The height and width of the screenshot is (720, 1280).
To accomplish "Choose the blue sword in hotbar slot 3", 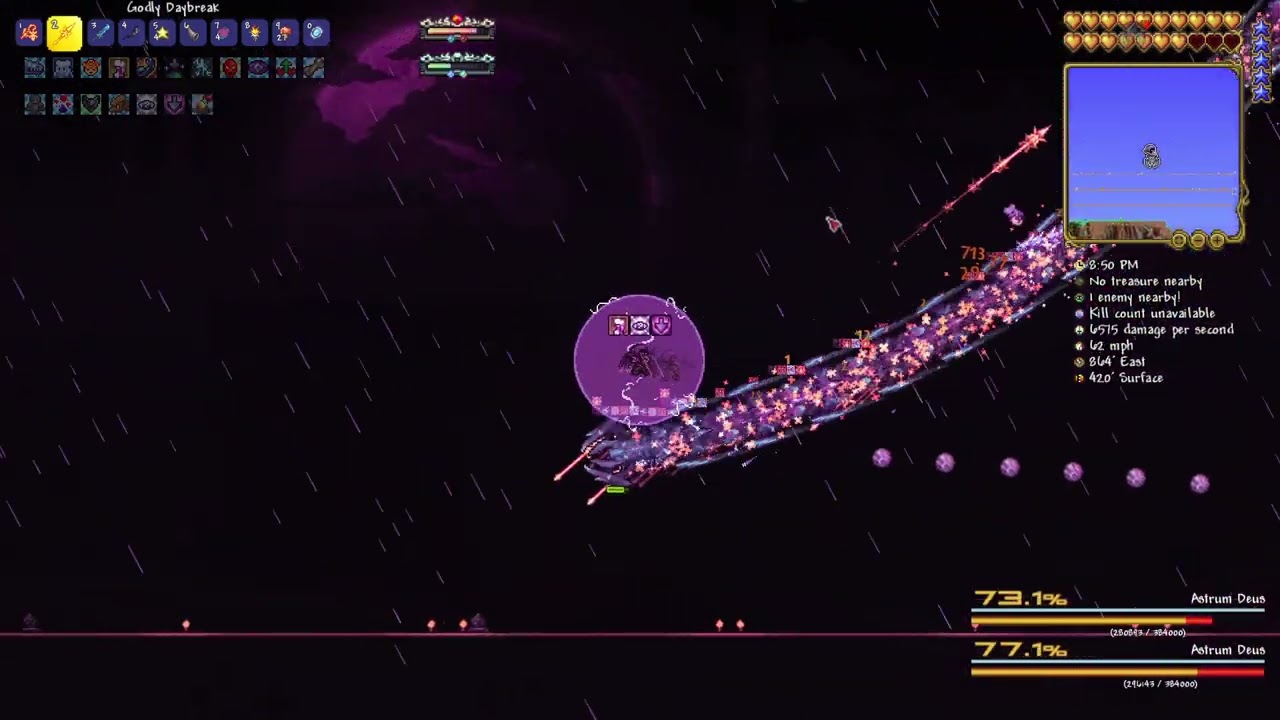I will coord(100,33).
